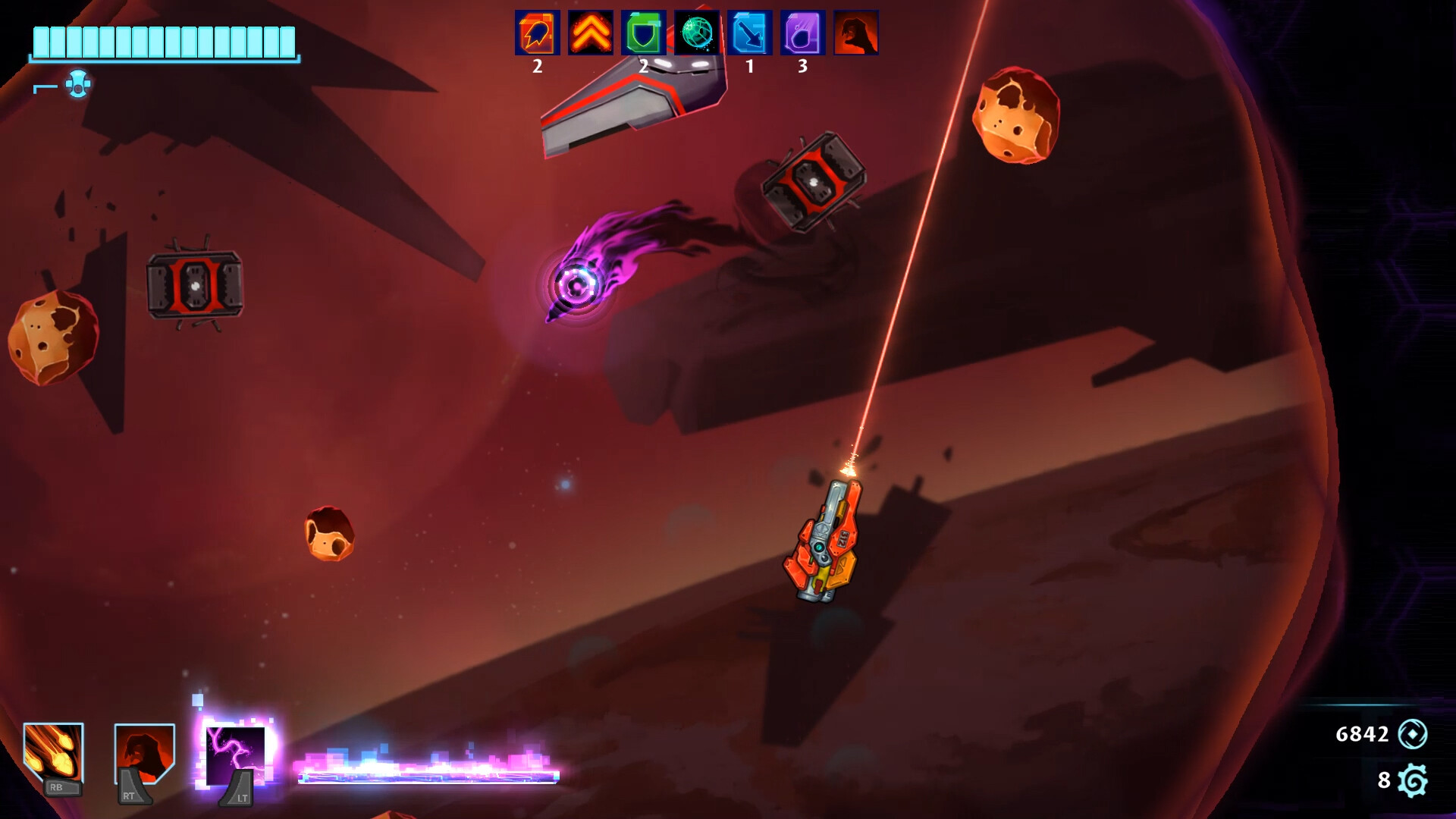Select the blue arrow card with 1 charge
The image size is (1456, 819).
click(750, 33)
